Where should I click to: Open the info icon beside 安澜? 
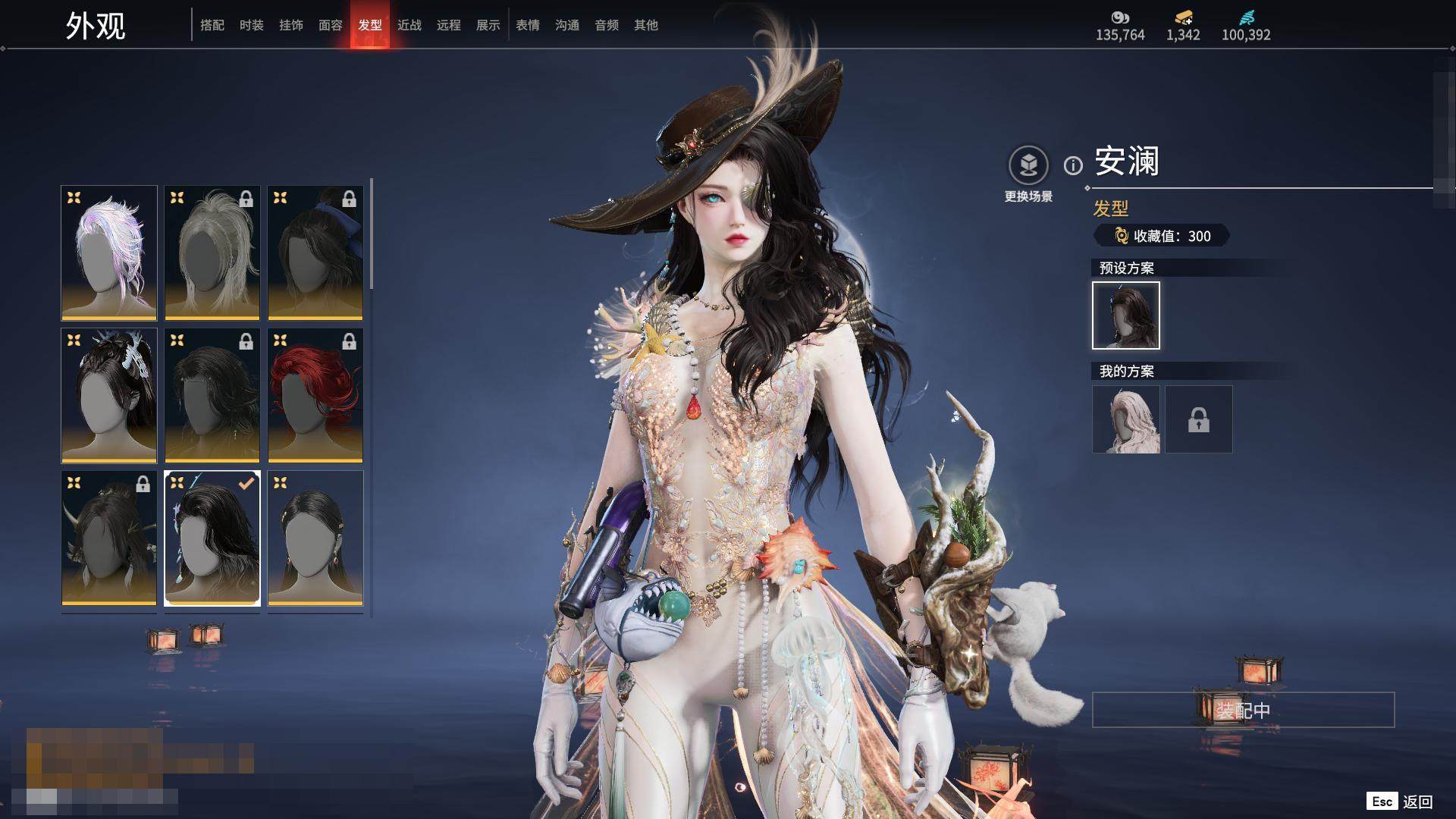[1073, 165]
